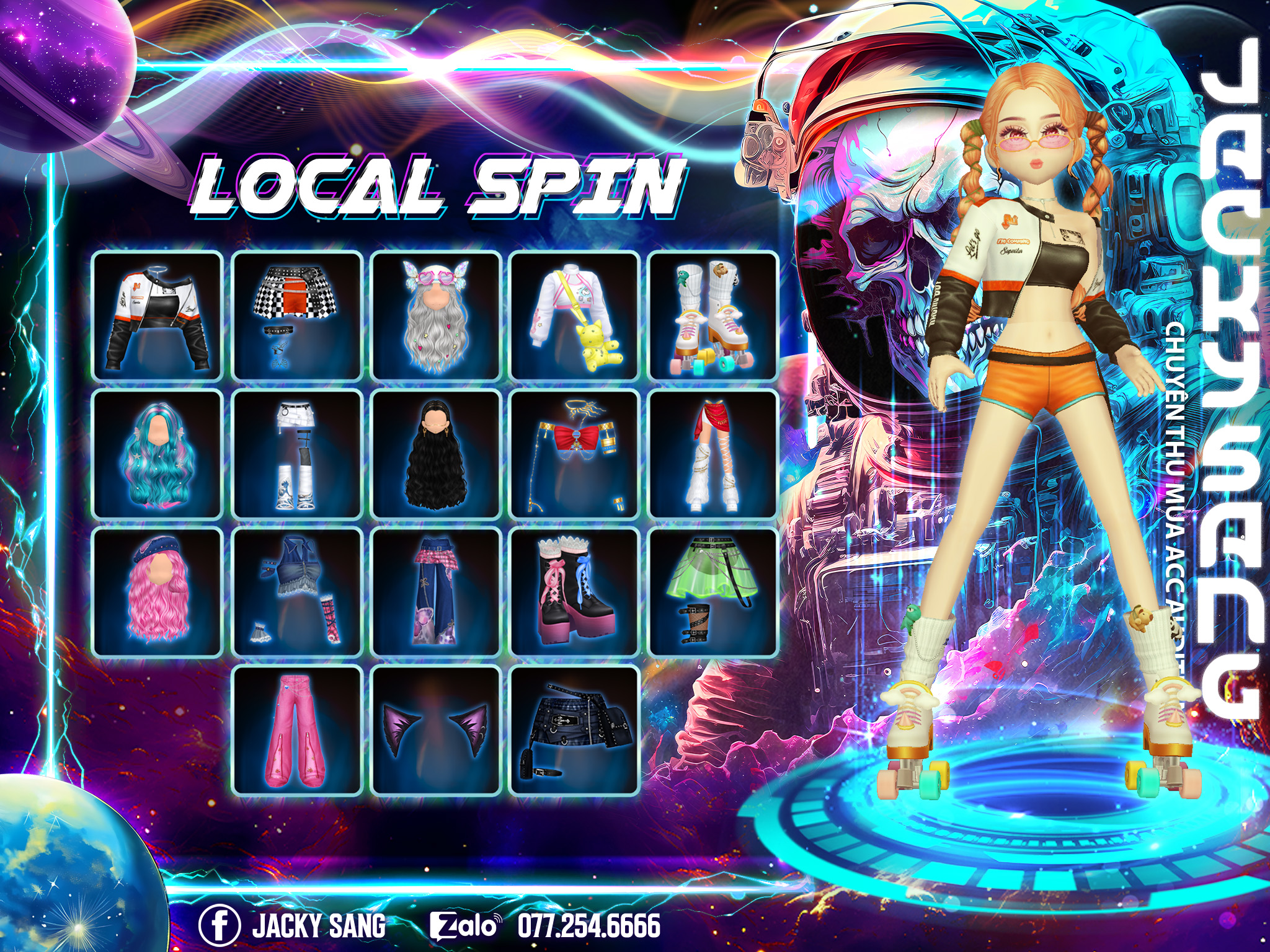This screenshot has width=1270, height=952.
Task: Select the white racing jacket tile
Action: point(158,316)
